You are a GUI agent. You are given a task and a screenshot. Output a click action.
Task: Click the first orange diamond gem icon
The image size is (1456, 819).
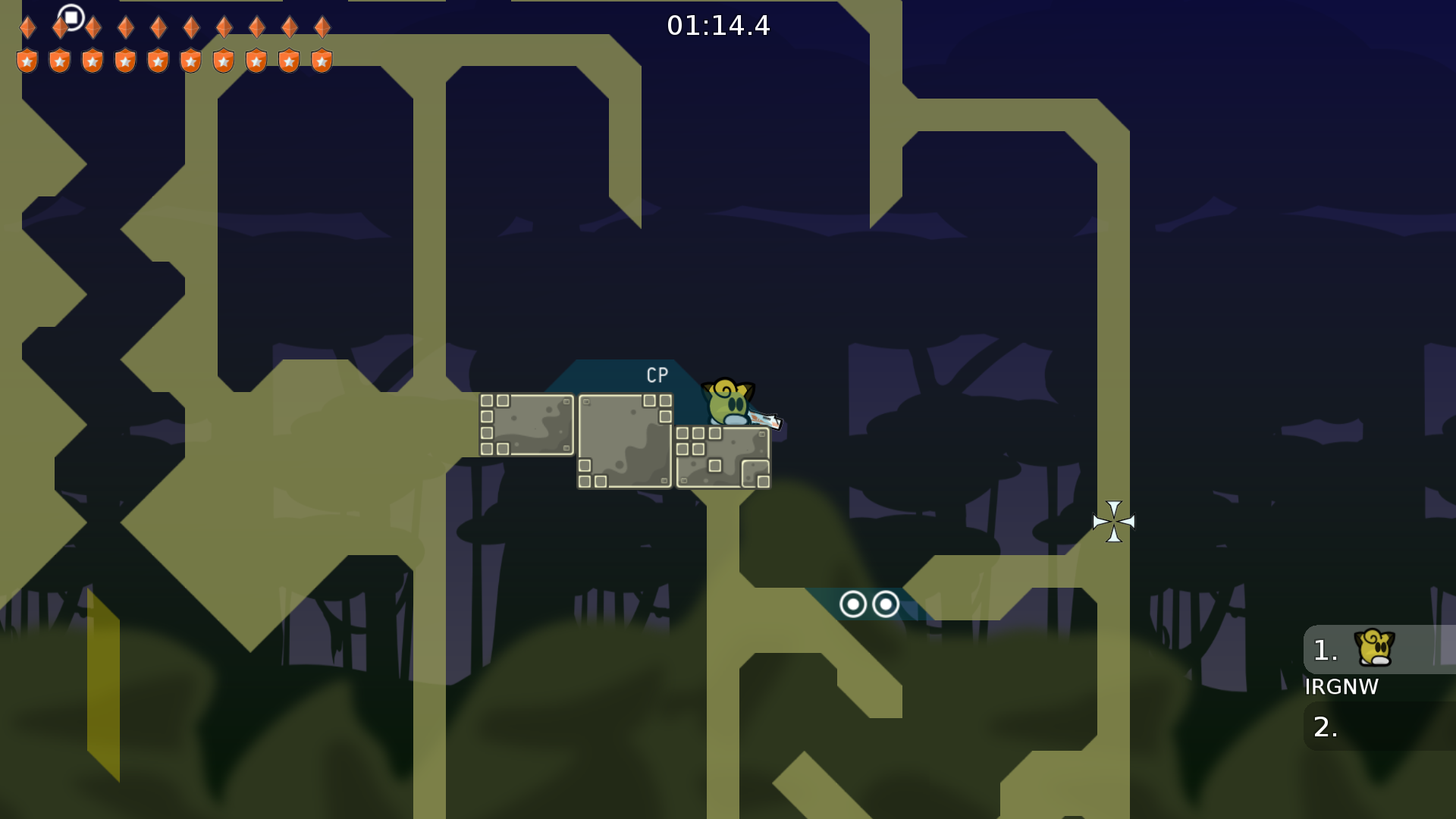27,27
